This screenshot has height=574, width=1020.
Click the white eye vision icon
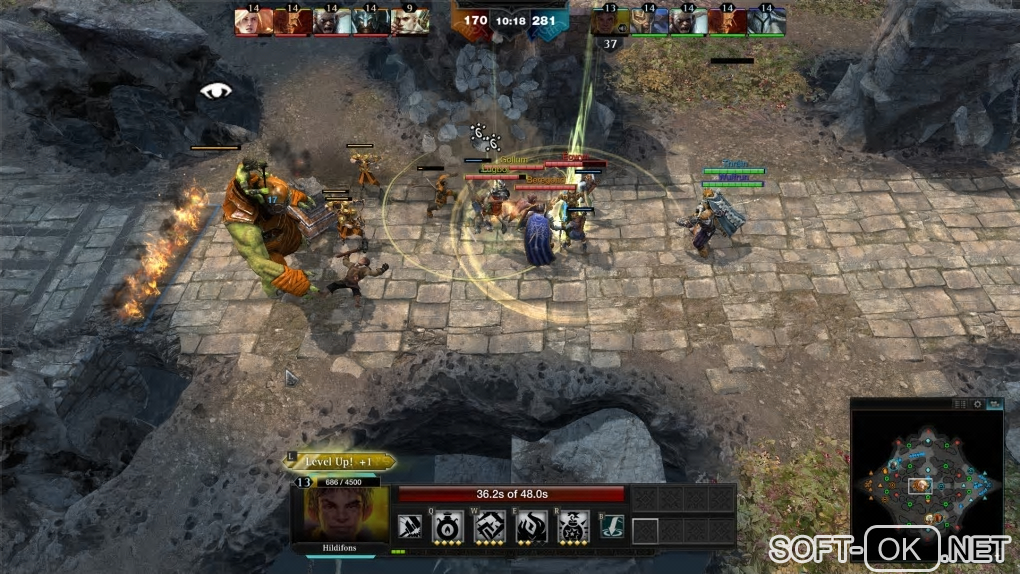(x=215, y=91)
